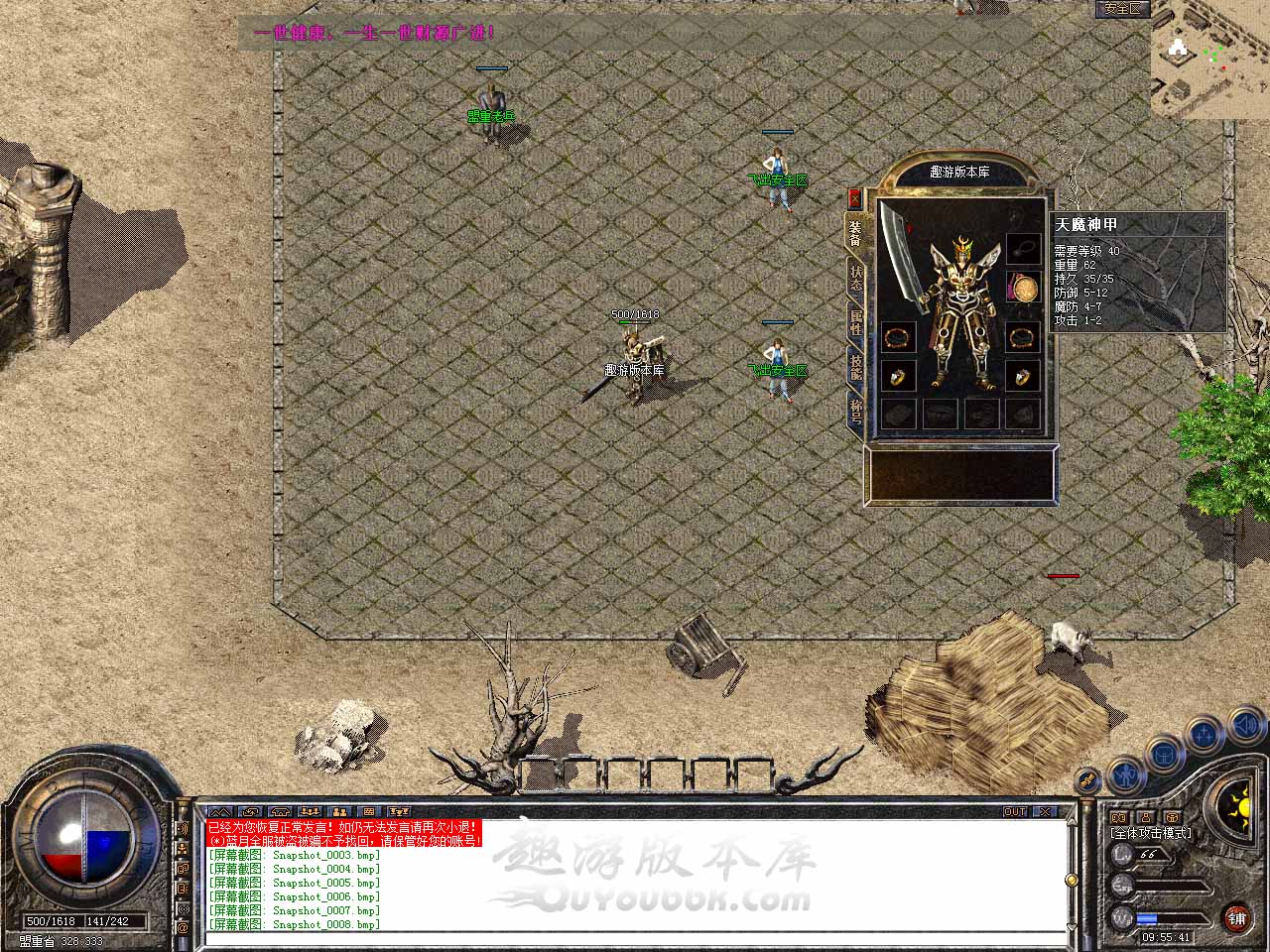1270x952 pixels.
Task: Switch to the 状态 status tab
Action: [855, 279]
